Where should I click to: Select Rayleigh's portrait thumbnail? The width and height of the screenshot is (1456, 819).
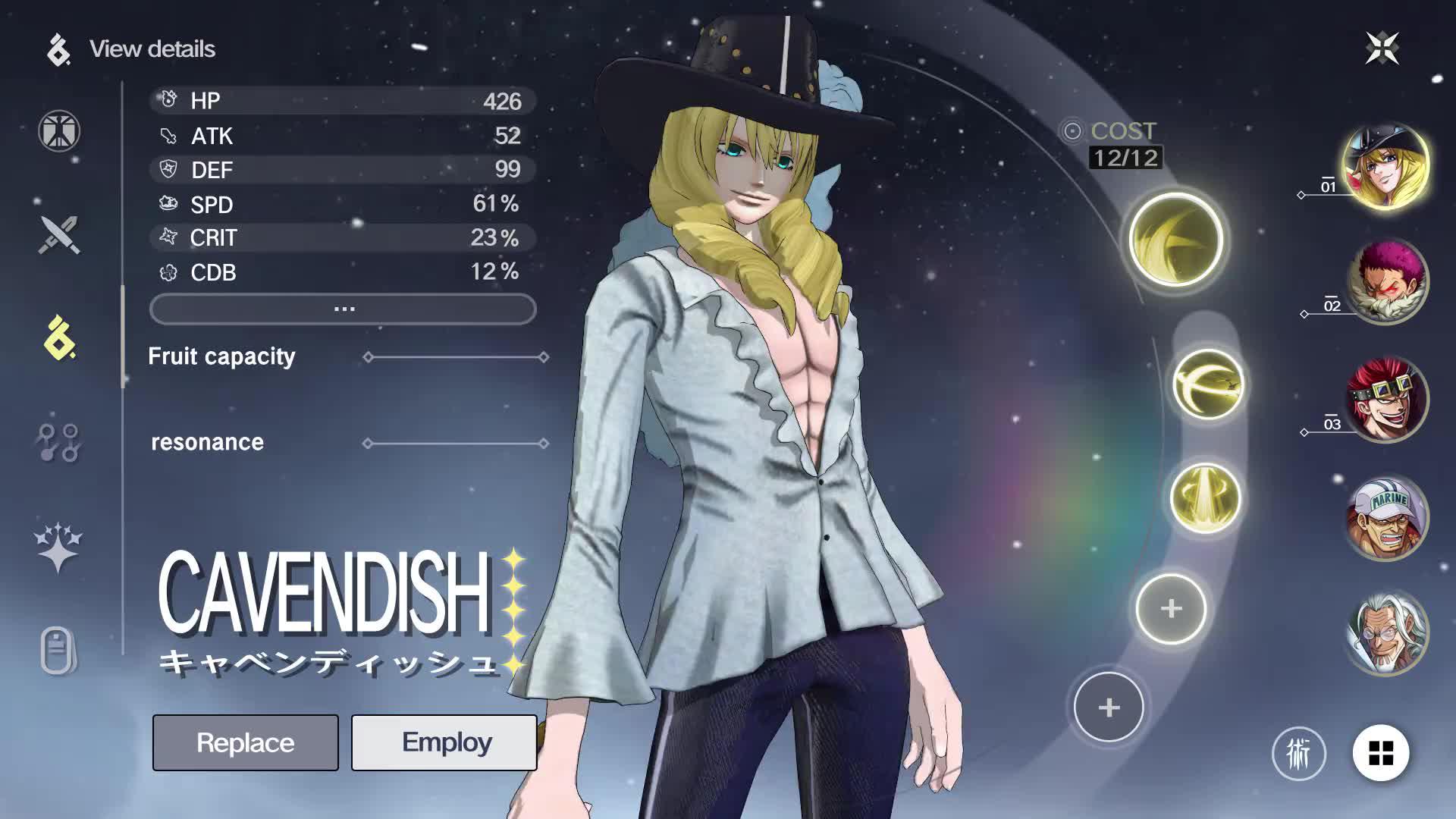(1388, 632)
